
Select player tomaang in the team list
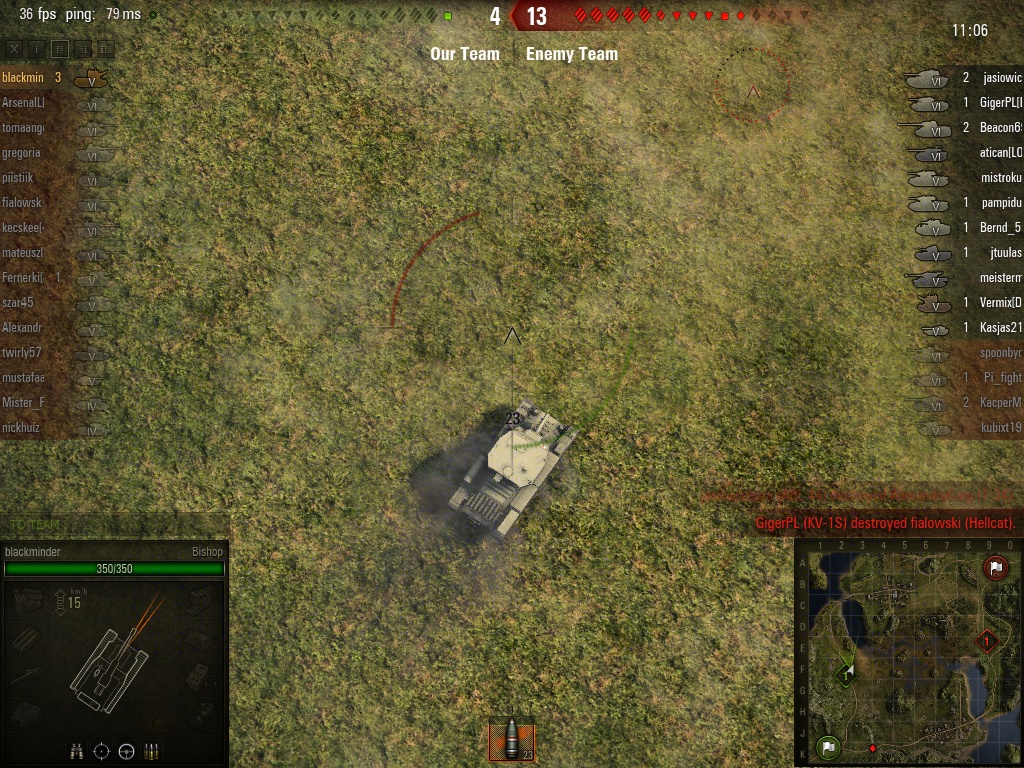click(24, 127)
